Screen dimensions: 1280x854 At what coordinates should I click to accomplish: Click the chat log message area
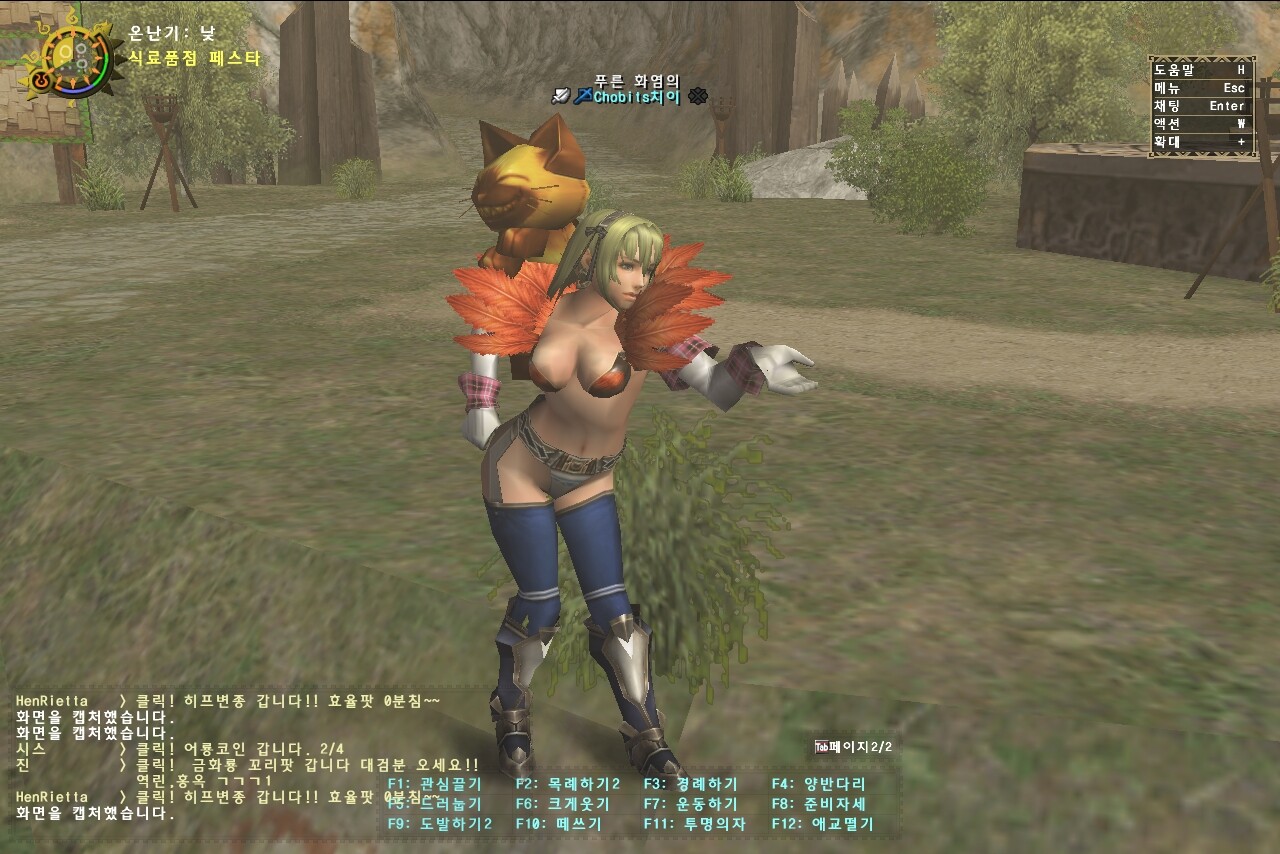pos(200,757)
